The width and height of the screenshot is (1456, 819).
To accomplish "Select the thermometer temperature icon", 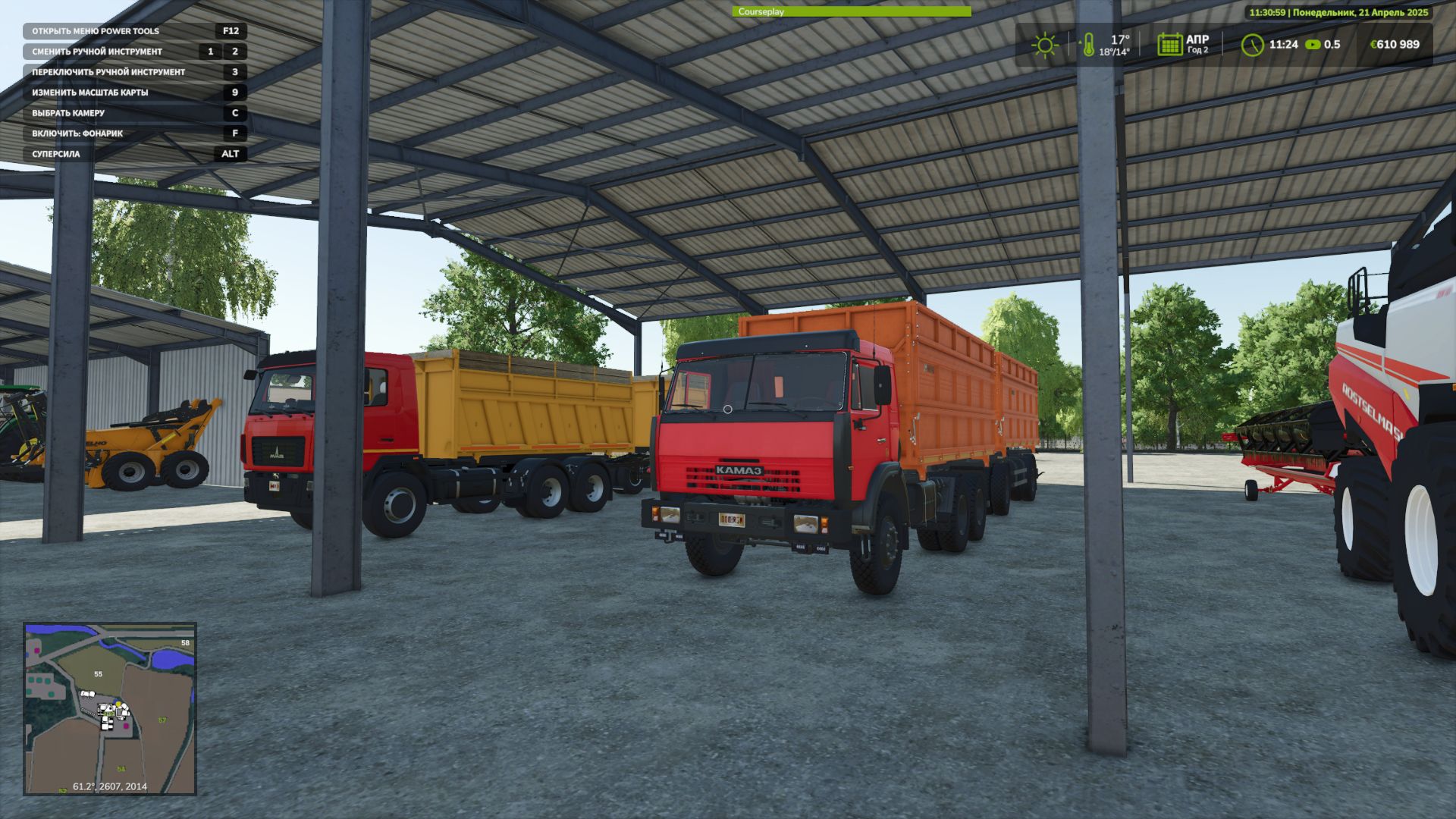I will 1090,44.
